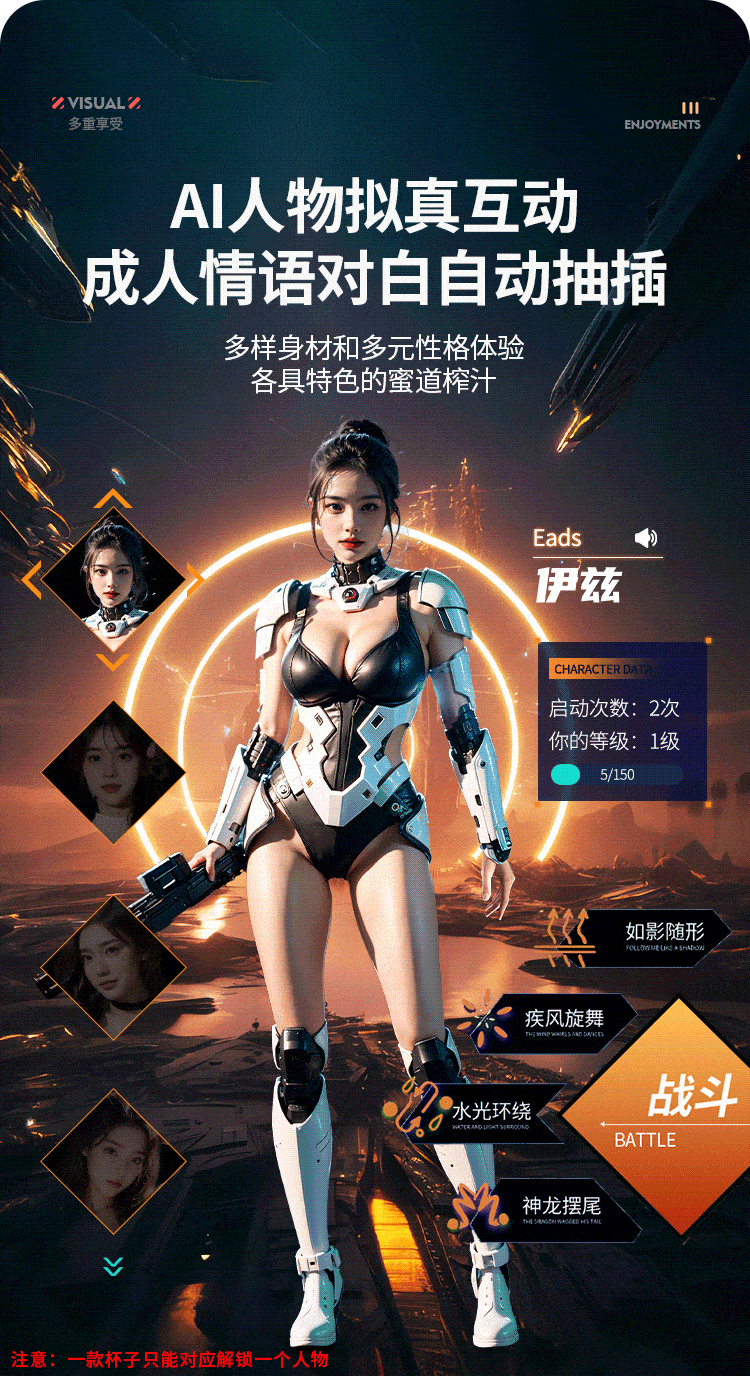The image size is (750, 1376).
Task: Select the highlighted Eads character portrait
Action: (x=113, y=578)
